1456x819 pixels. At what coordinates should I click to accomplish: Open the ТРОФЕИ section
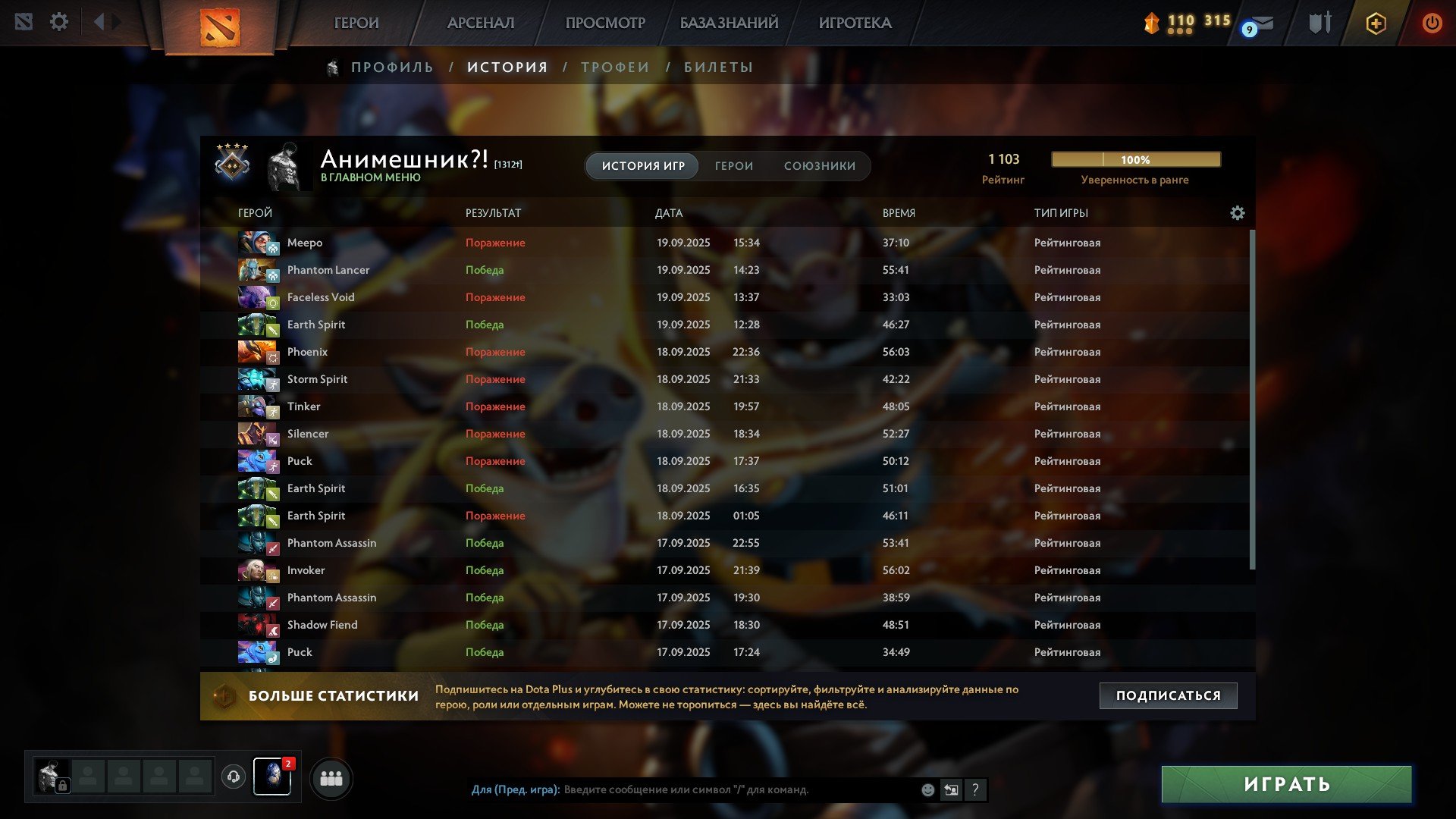coord(614,67)
